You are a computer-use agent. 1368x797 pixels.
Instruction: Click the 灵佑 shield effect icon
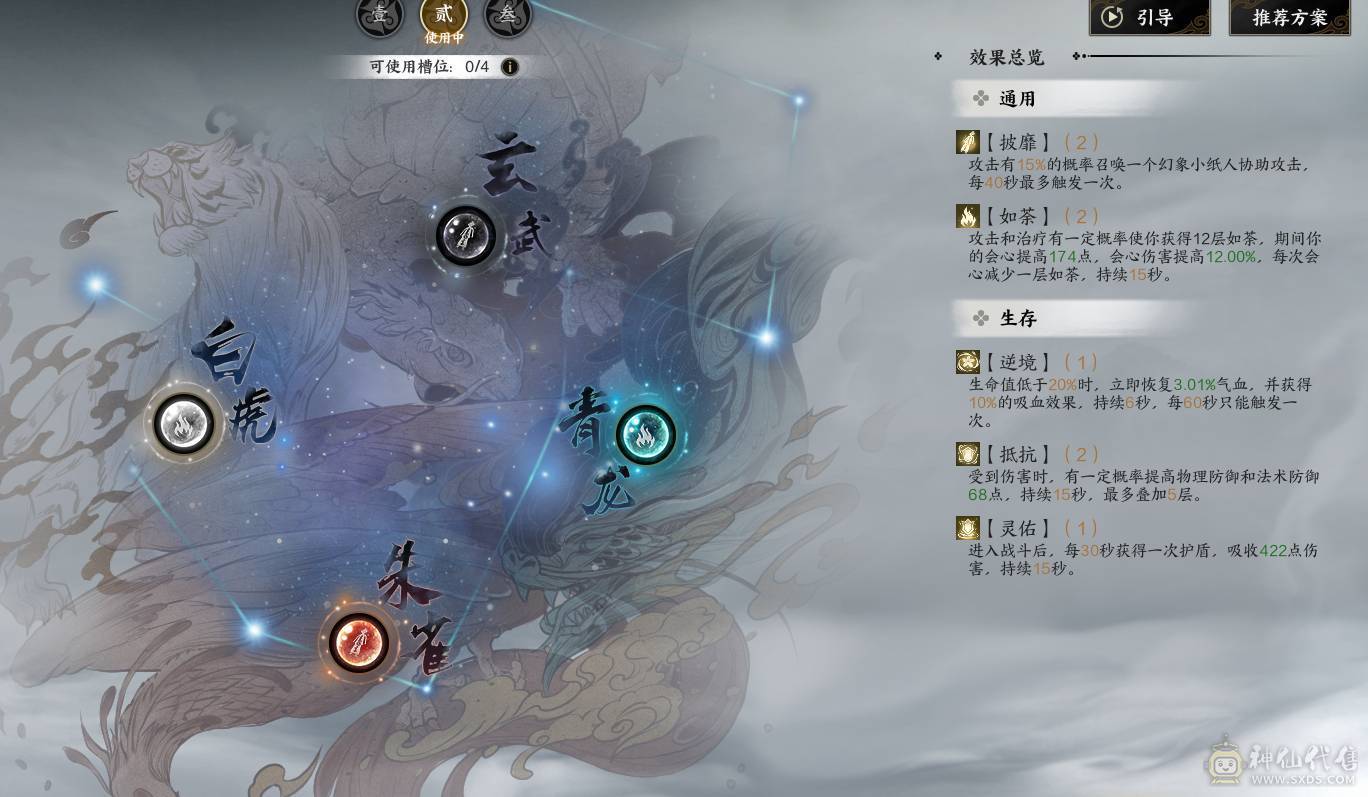point(967,527)
